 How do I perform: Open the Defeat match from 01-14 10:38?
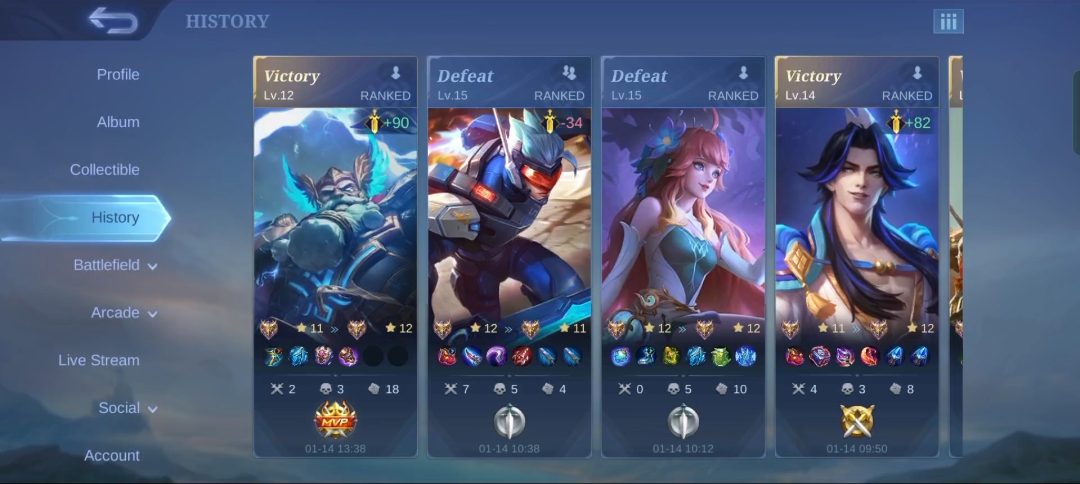509,256
